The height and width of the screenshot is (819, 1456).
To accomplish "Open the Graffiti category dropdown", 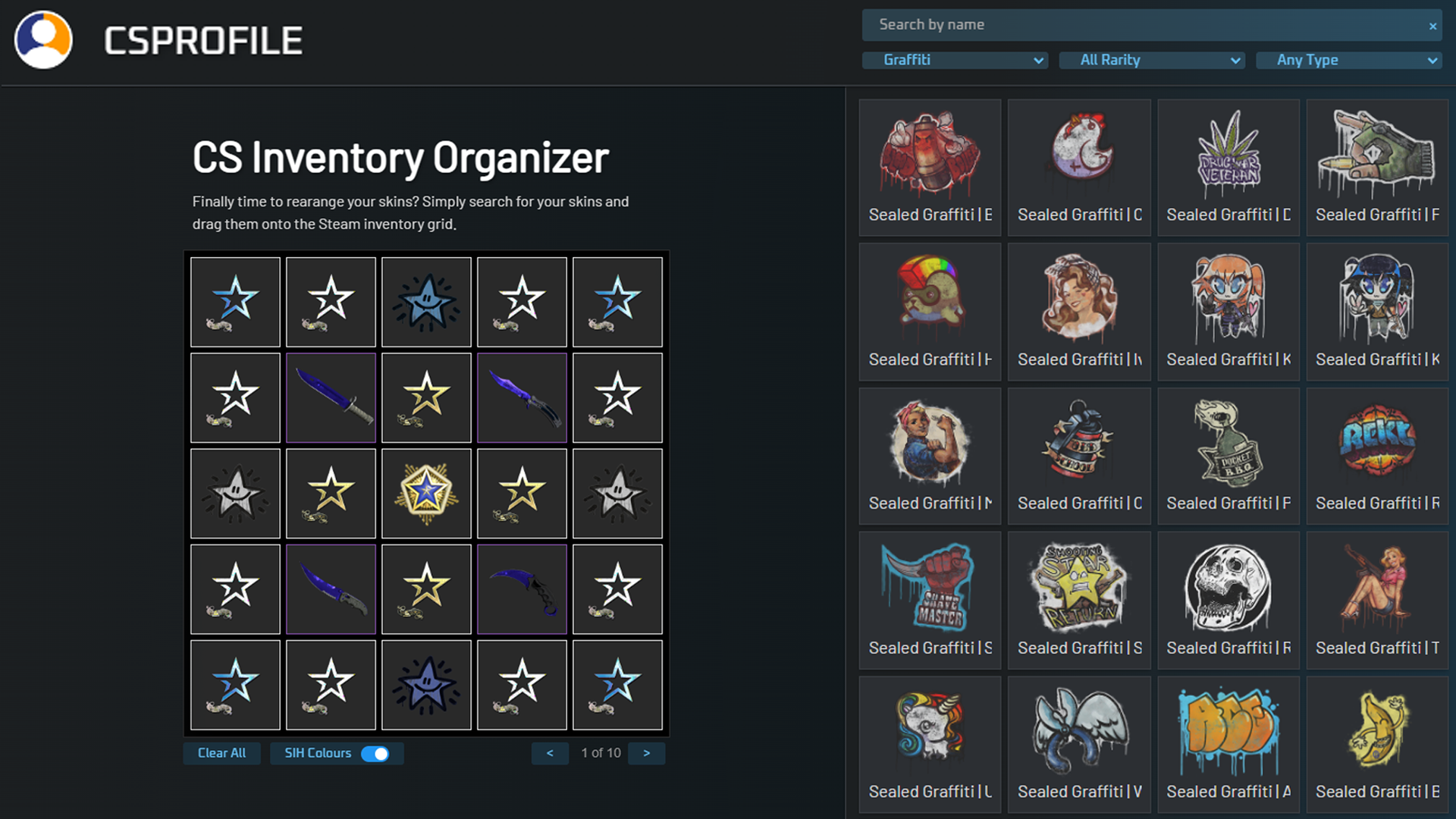I will [954, 60].
